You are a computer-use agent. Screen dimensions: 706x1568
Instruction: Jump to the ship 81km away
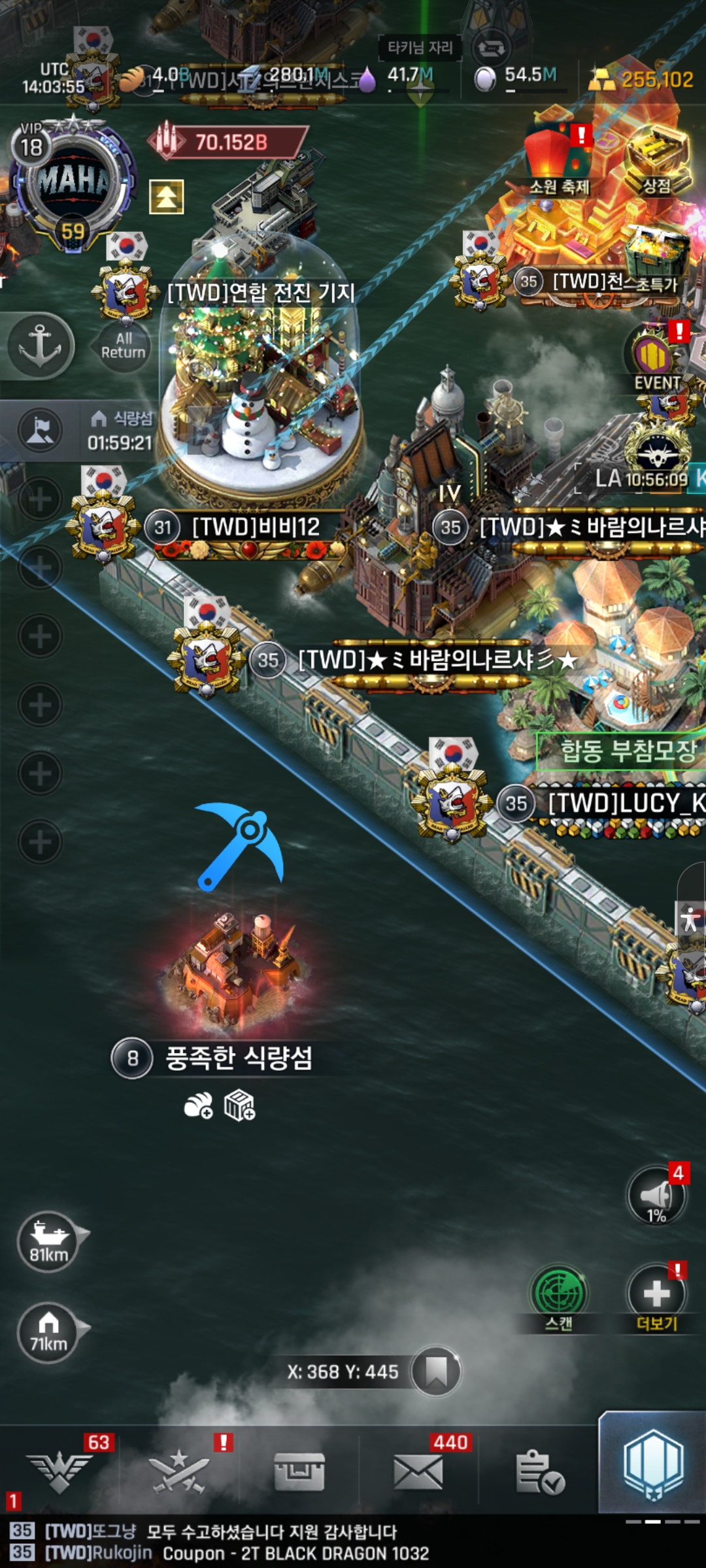pyautogui.click(x=50, y=1240)
